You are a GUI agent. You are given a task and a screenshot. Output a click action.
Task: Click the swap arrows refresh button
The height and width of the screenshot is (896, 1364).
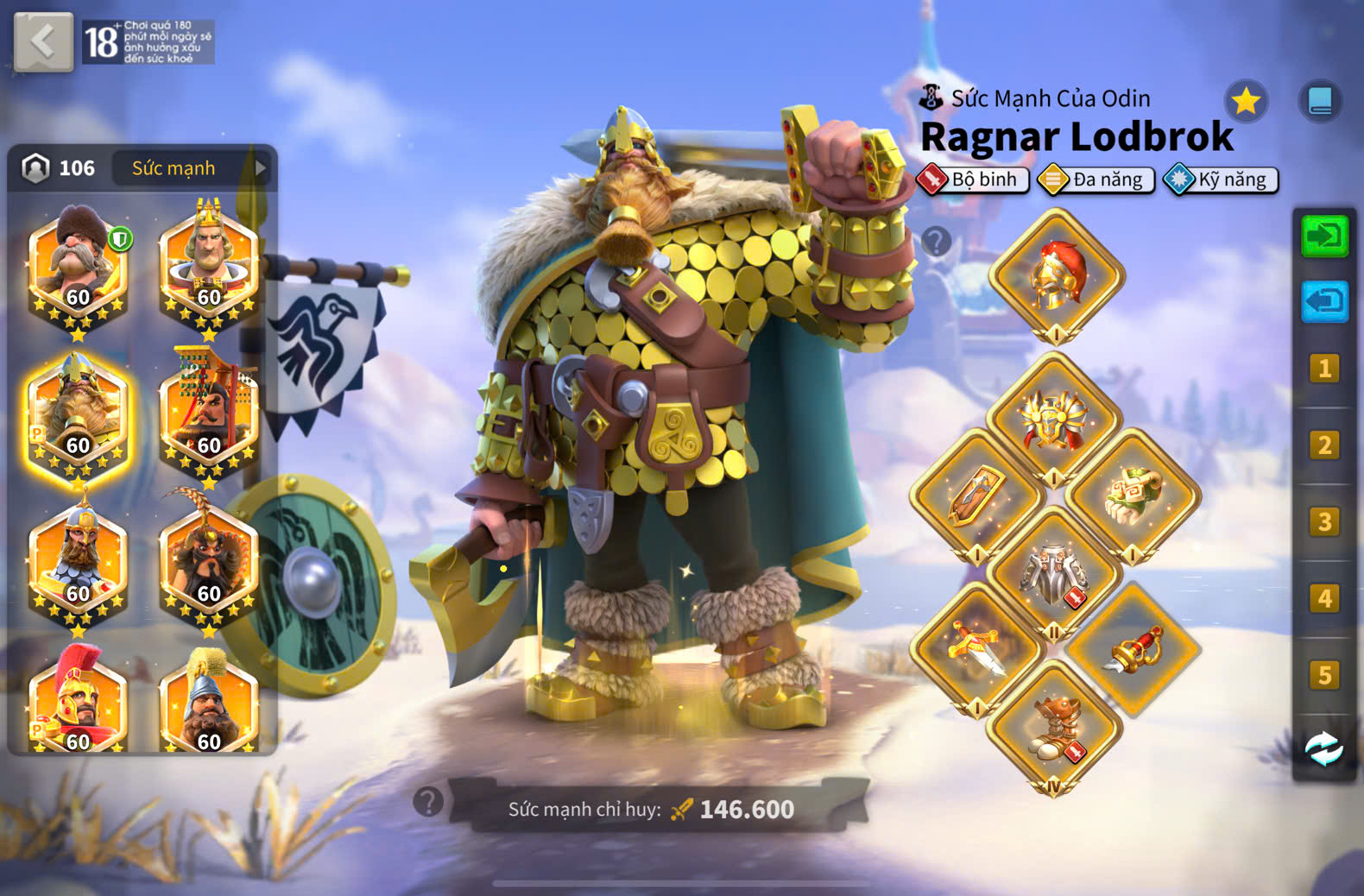click(x=1324, y=748)
